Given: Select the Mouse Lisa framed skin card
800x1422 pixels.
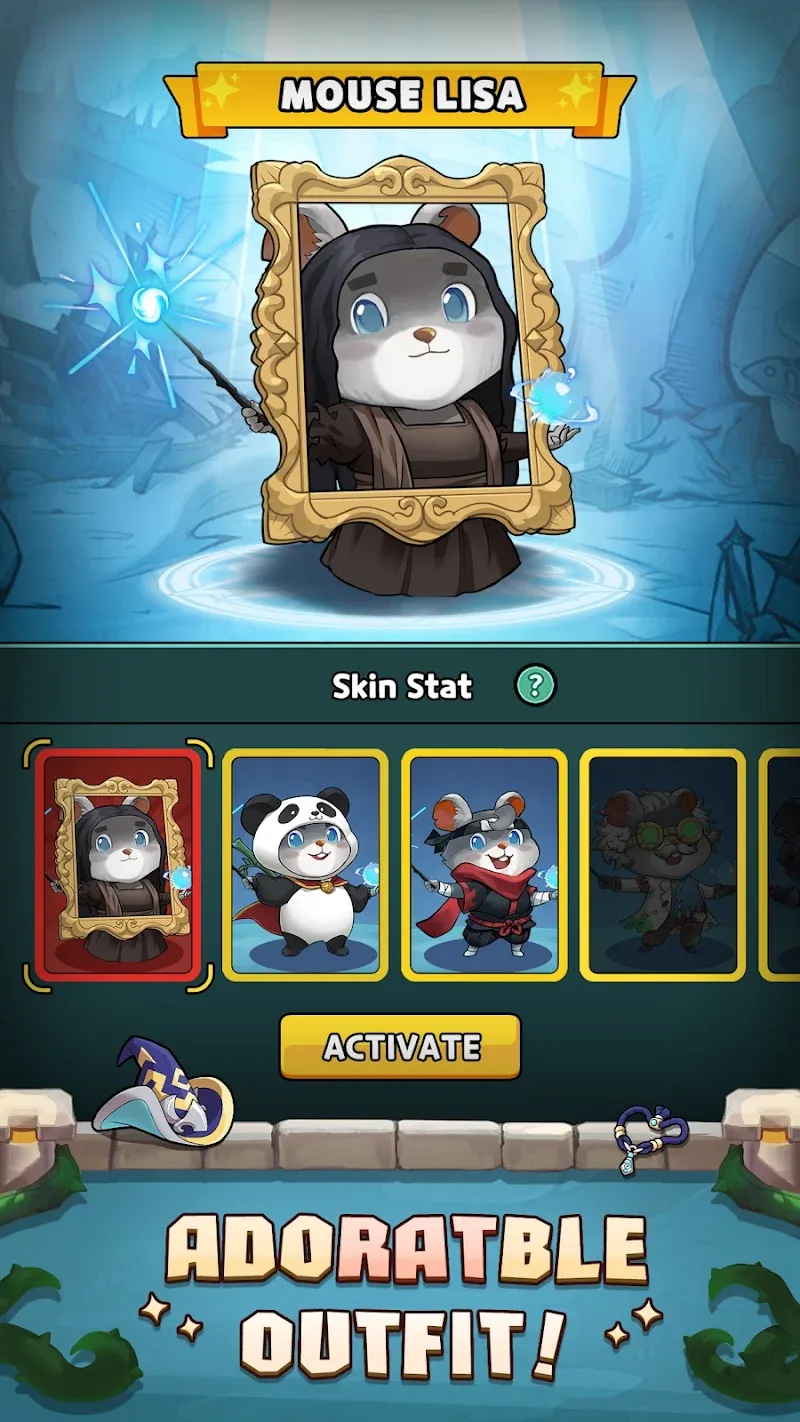Looking at the screenshot, I should pyautogui.click(x=118, y=864).
